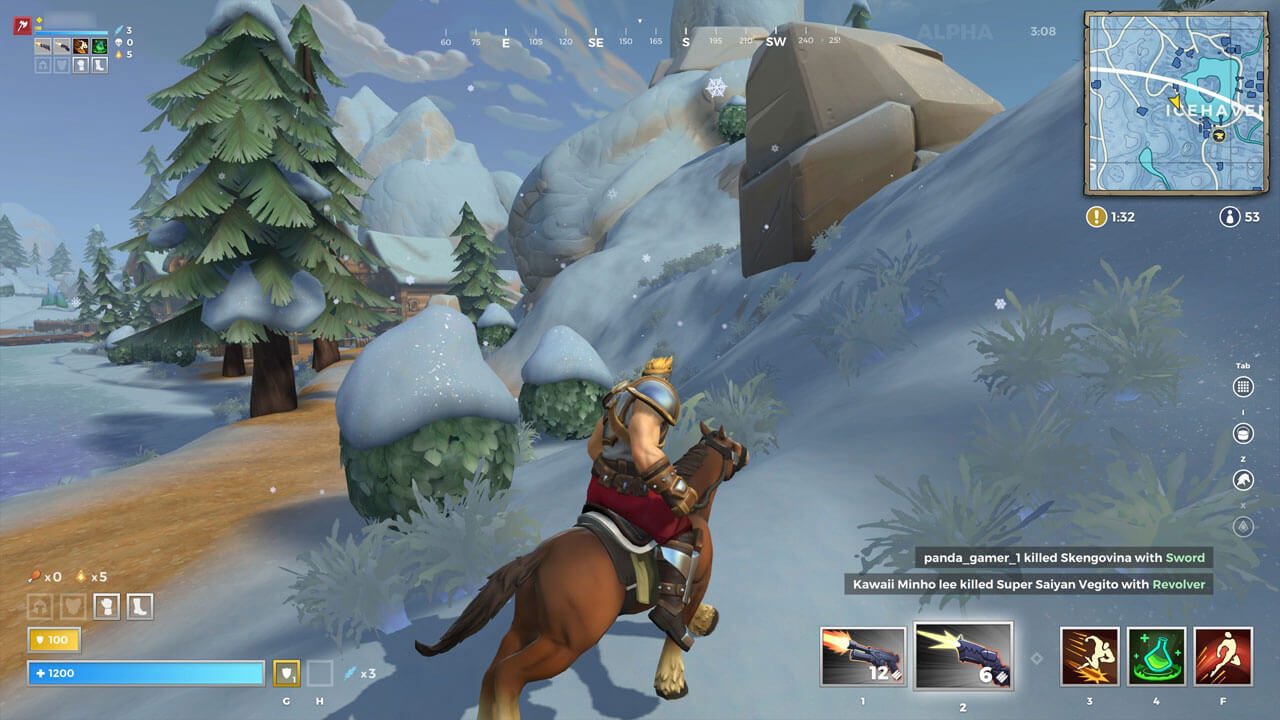The height and width of the screenshot is (720, 1280).
Task: Click the Sword link in the kill feed
Action: tap(1184, 557)
